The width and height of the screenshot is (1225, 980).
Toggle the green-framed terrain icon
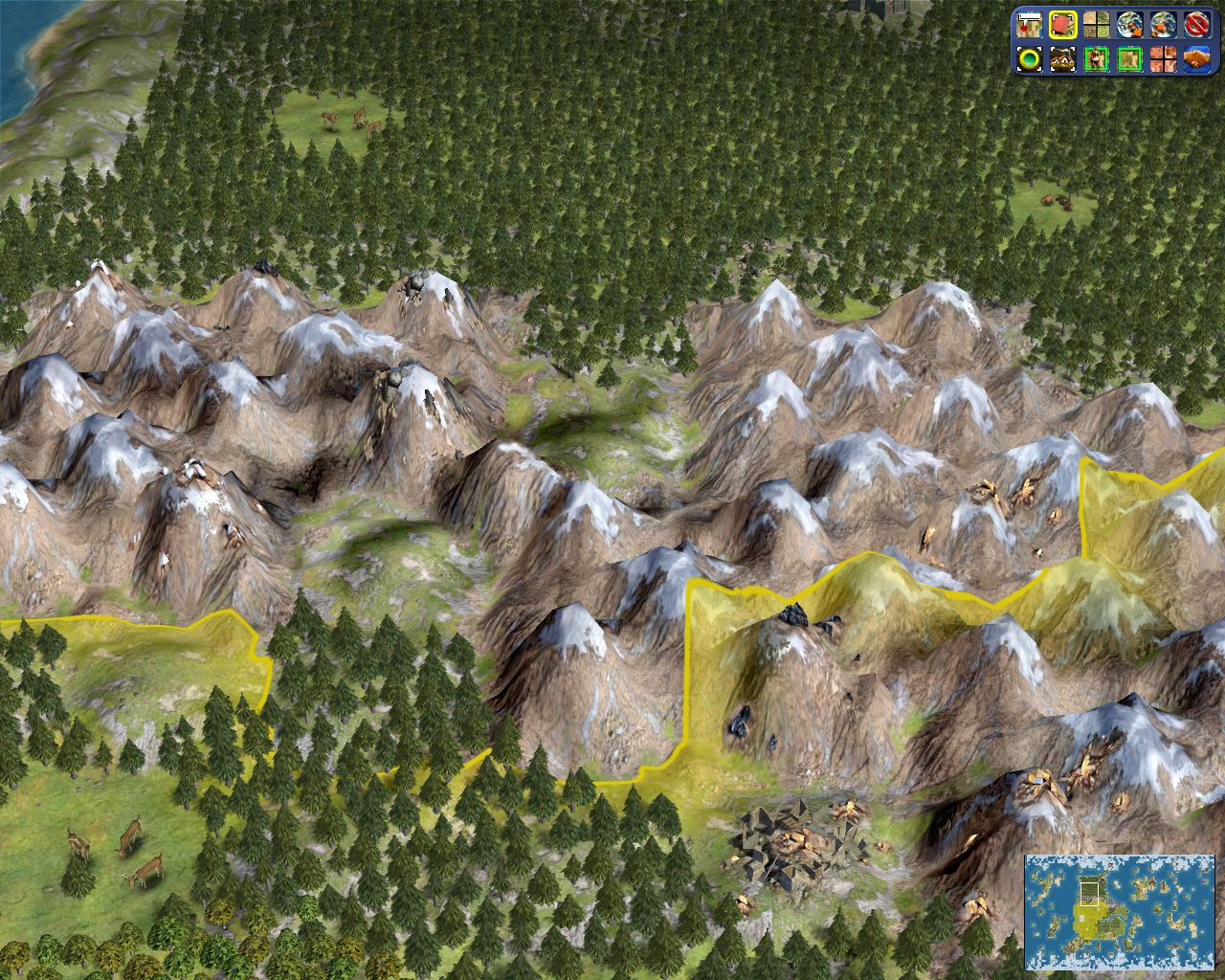[x=1130, y=59]
